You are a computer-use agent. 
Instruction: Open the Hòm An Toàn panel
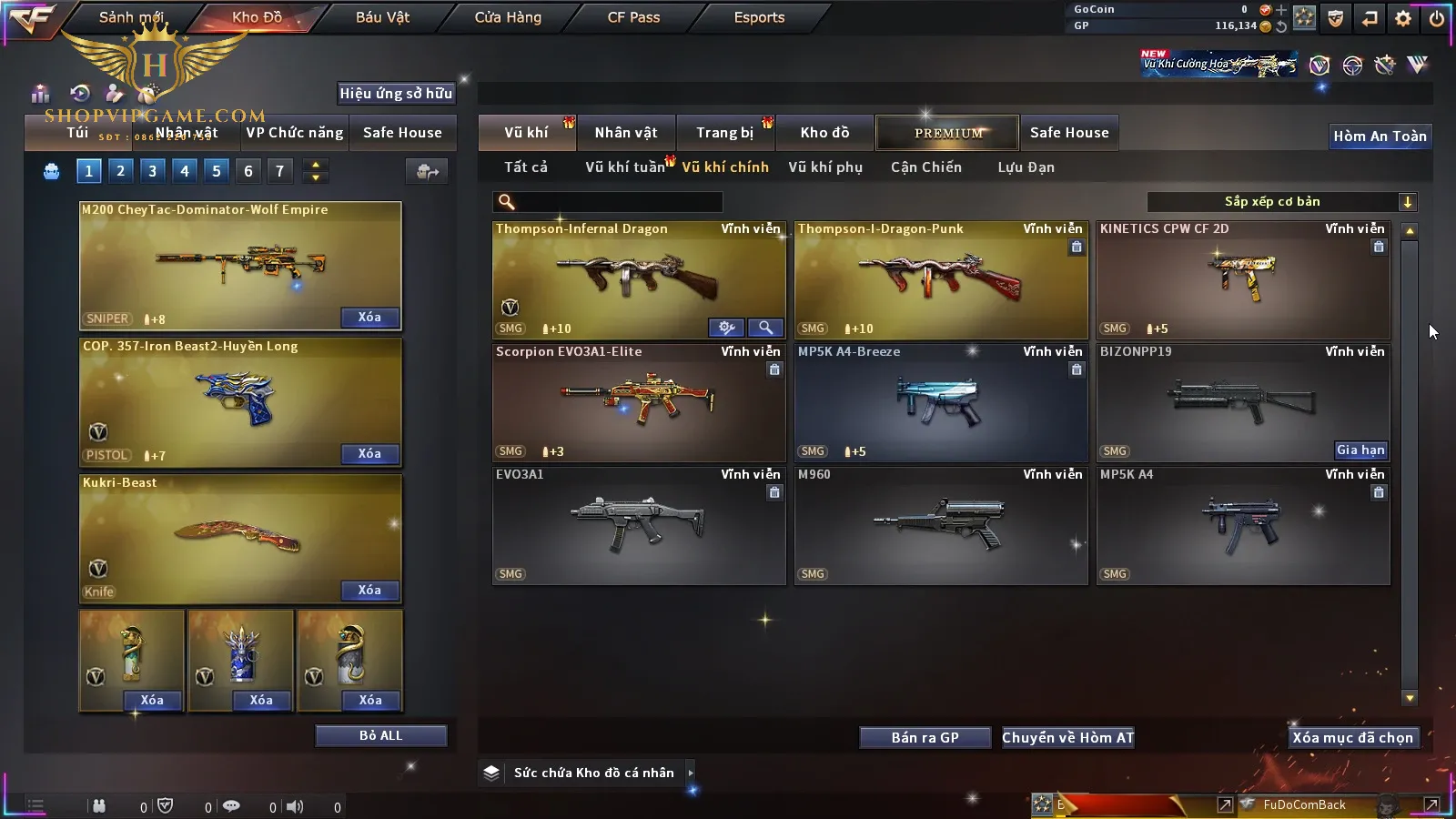tap(1380, 136)
